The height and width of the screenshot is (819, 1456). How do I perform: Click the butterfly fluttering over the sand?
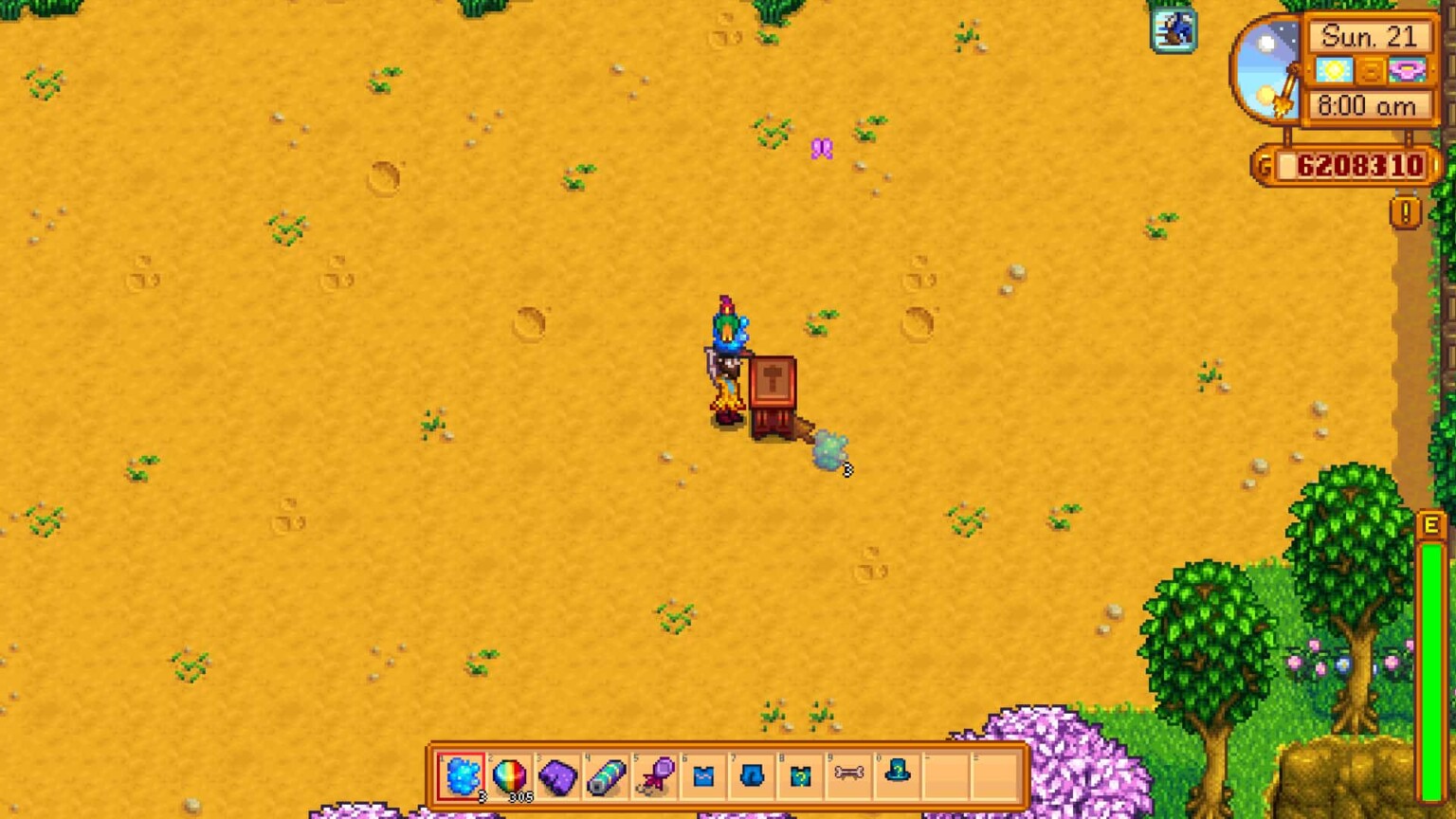[823, 149]
